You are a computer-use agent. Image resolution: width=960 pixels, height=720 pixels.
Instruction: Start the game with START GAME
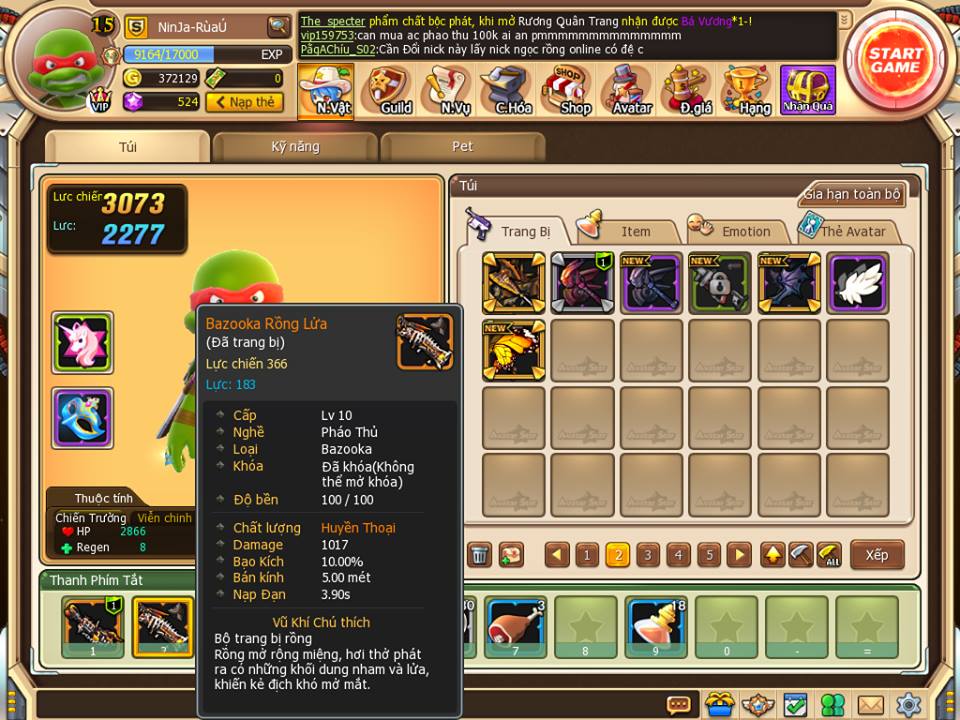(x=894, y=60)
